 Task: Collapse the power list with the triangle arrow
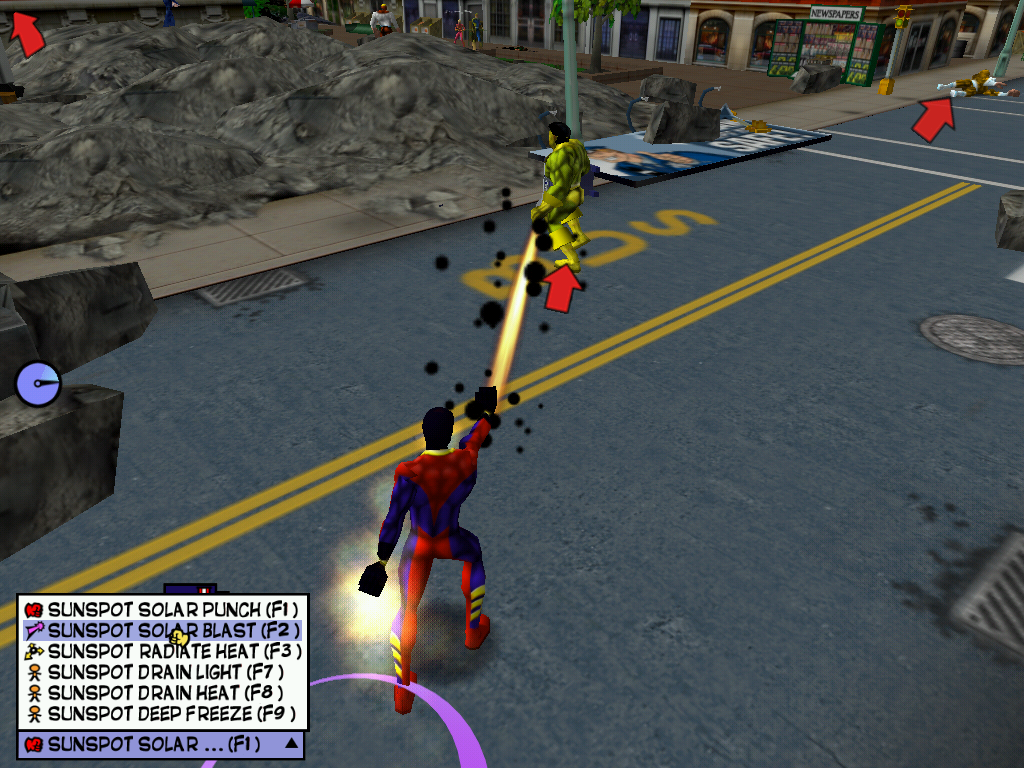tap(291, 743)
